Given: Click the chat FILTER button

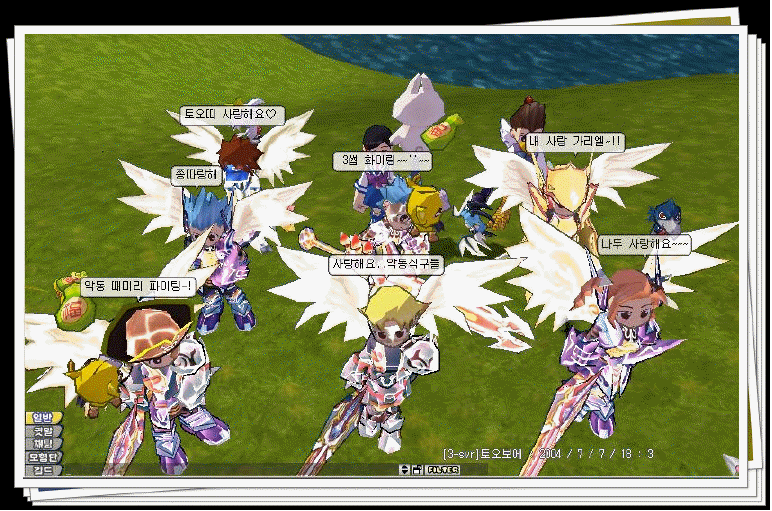Looking at the screenshot, I should 441,469.
